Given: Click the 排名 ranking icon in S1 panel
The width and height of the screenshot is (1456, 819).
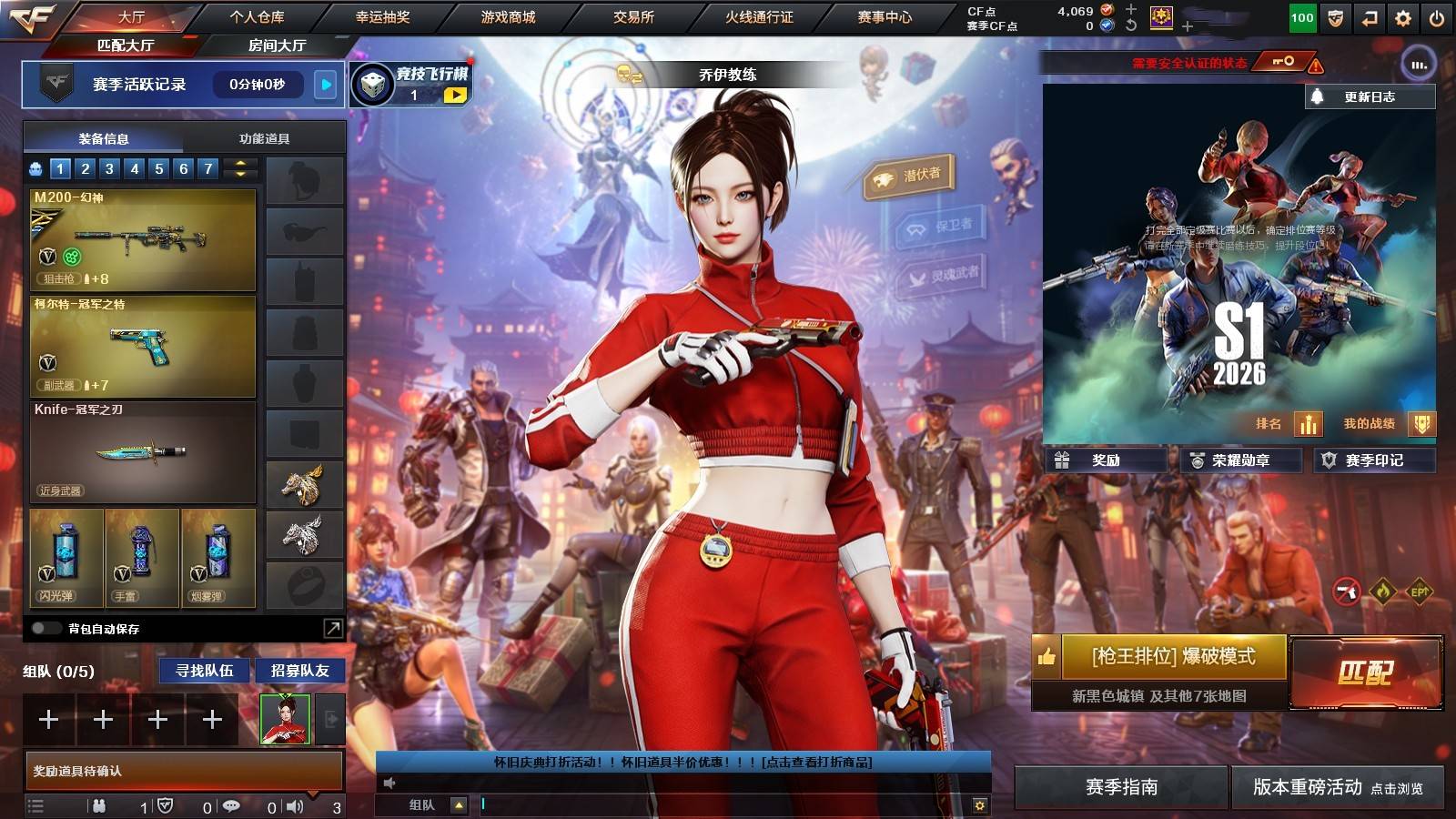Looking at the screenshot, I should click(x=1308, y=423).
